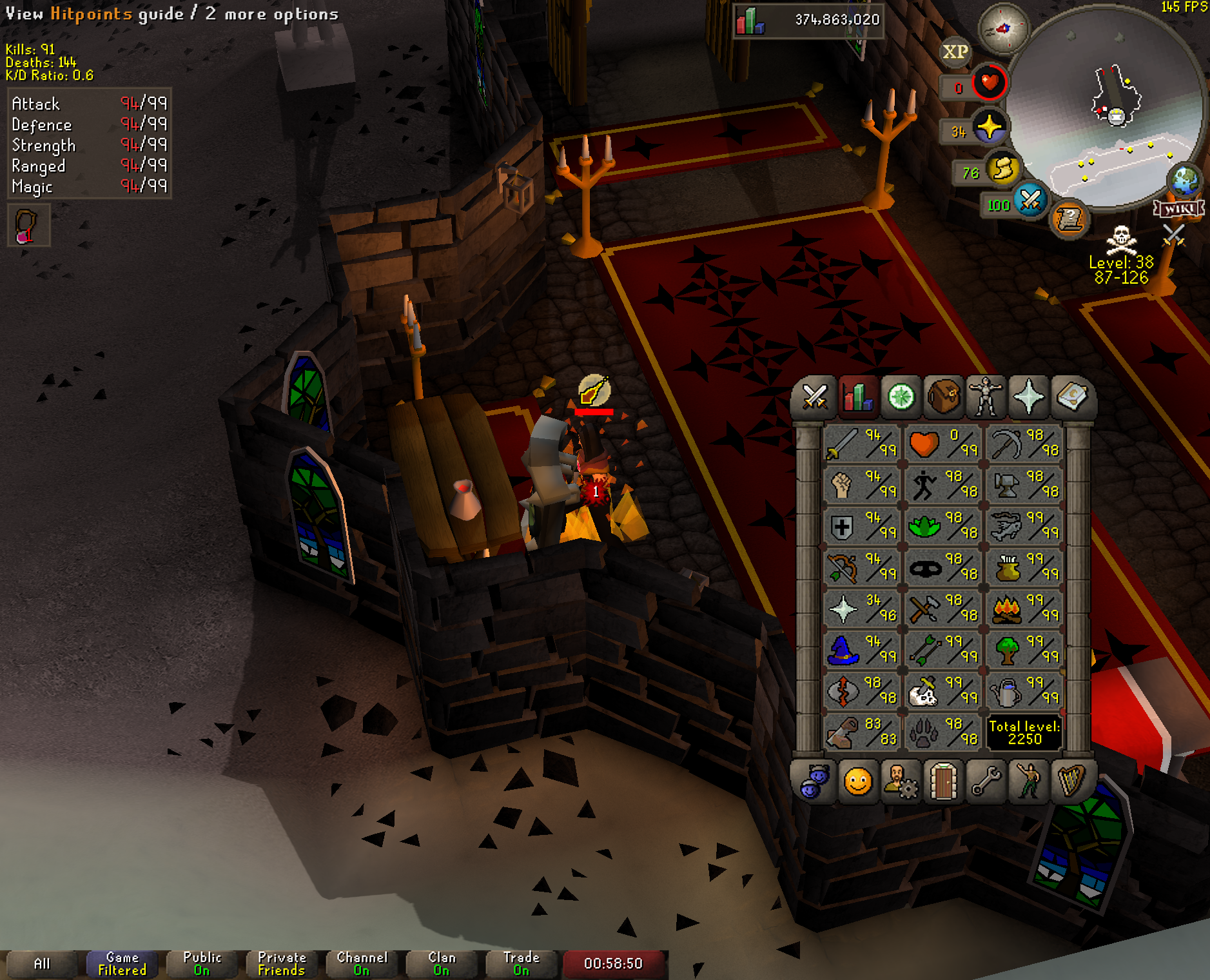Switch to the Quest List tab

coord(901,397)
